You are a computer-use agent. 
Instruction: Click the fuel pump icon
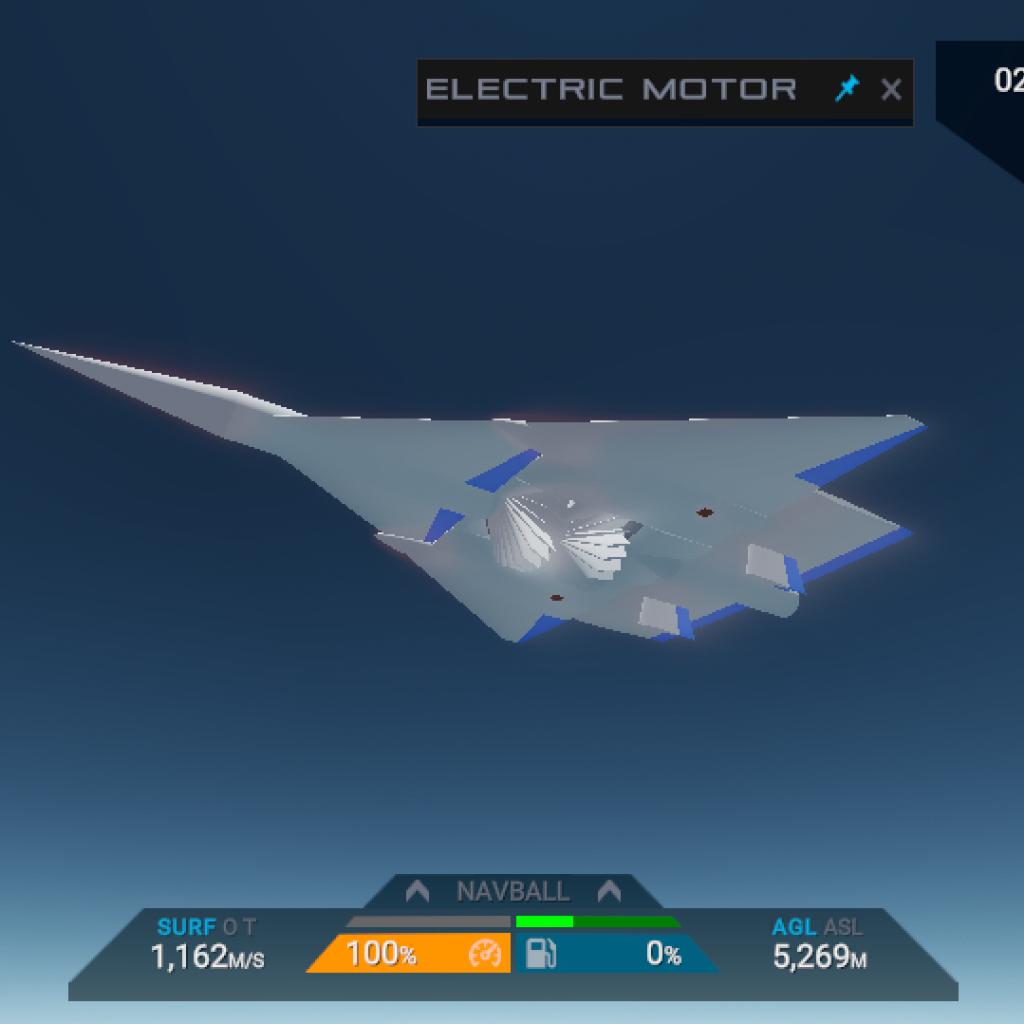540,954
